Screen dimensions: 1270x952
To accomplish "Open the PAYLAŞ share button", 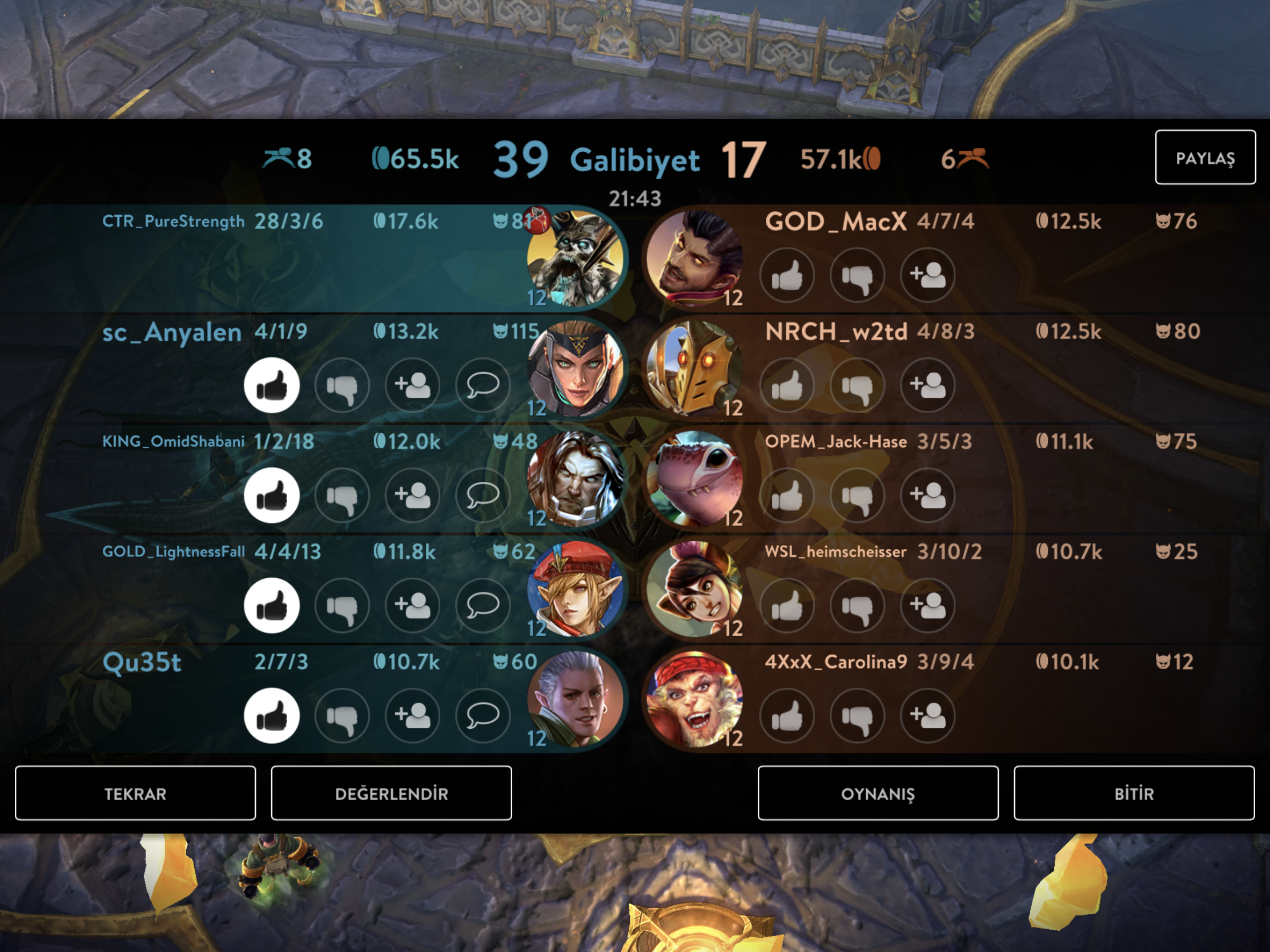I will 1204,157.
